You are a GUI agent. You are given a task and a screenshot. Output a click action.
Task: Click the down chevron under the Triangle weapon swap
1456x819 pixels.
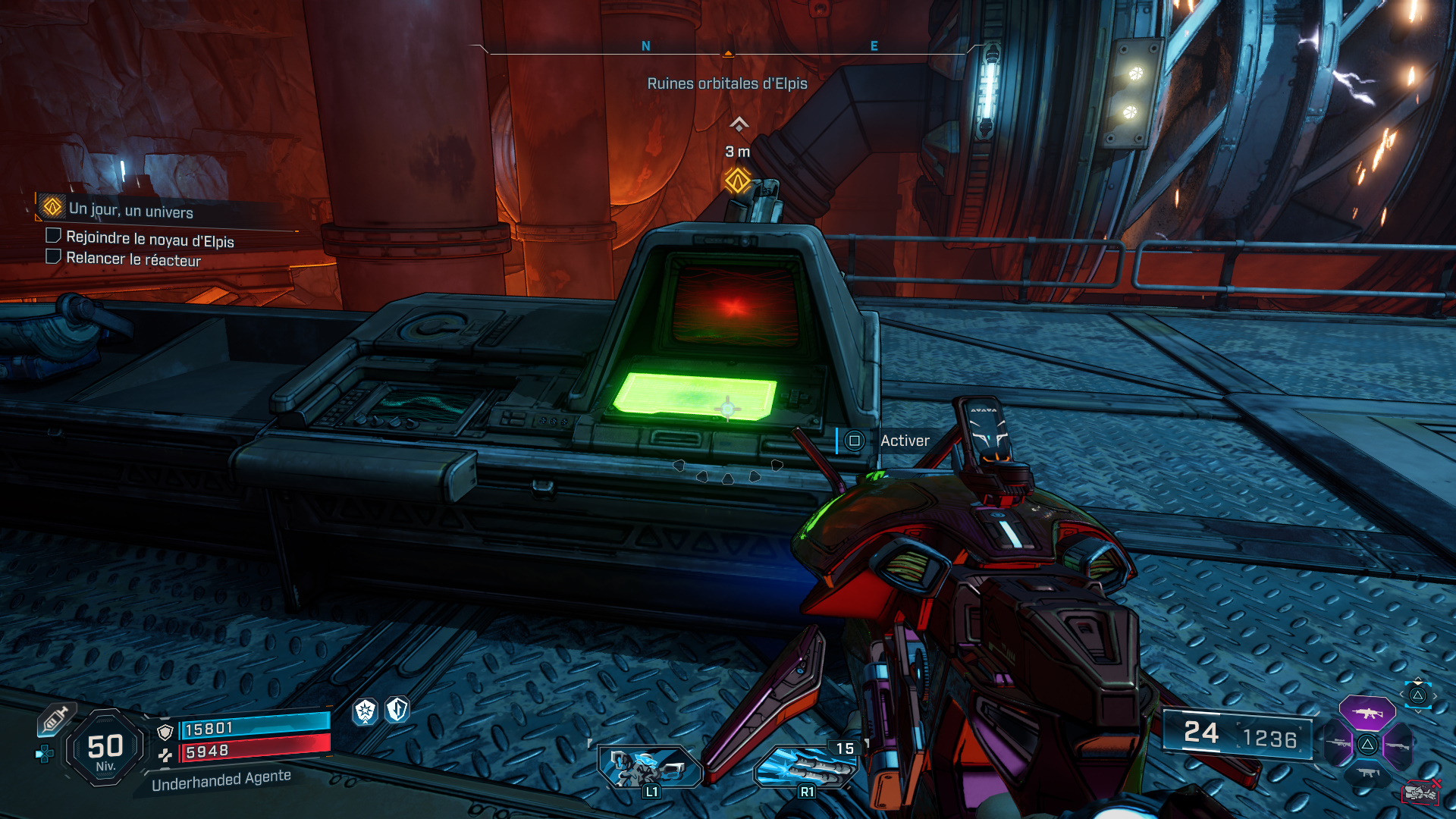(x=1418, y=711)
